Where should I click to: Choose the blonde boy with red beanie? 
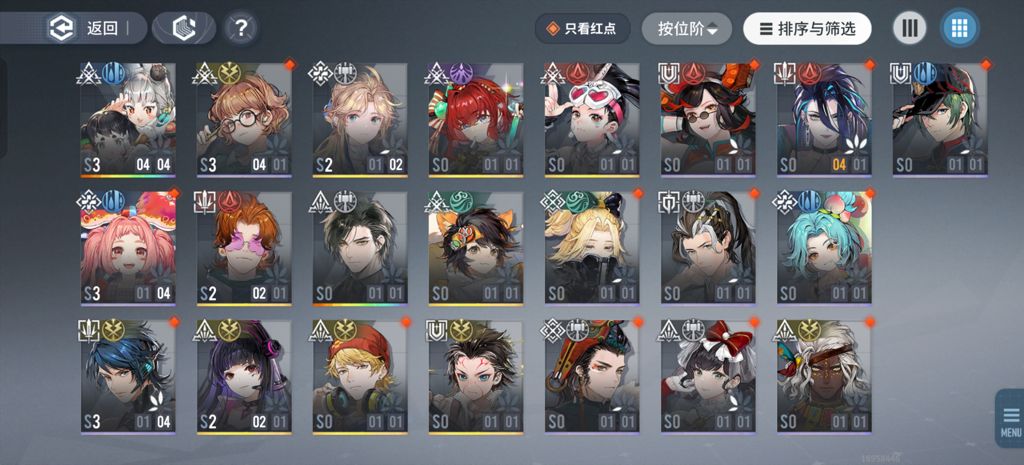point(360,376)
